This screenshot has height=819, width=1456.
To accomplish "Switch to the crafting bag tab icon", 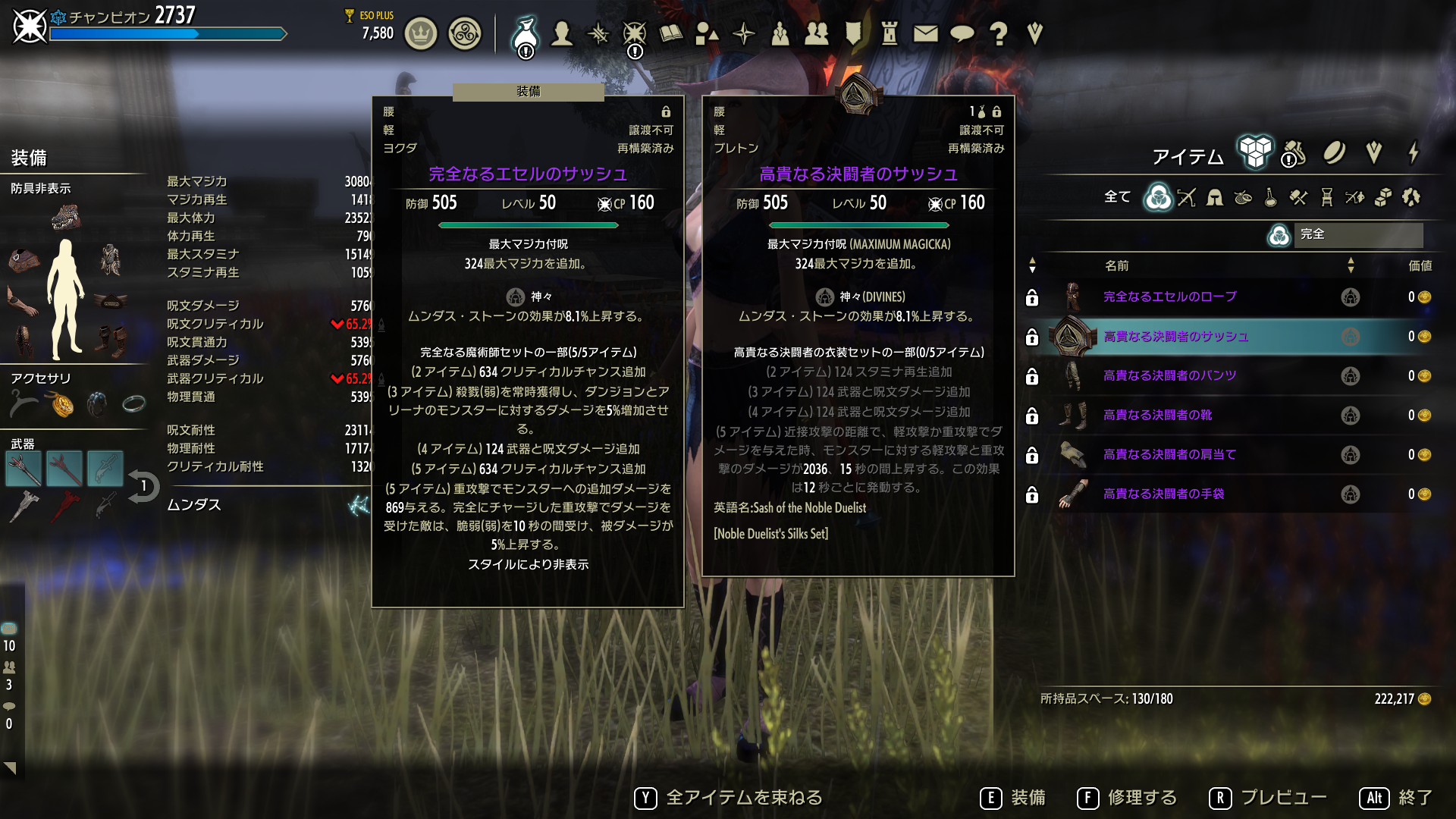I will [1294, 154].
